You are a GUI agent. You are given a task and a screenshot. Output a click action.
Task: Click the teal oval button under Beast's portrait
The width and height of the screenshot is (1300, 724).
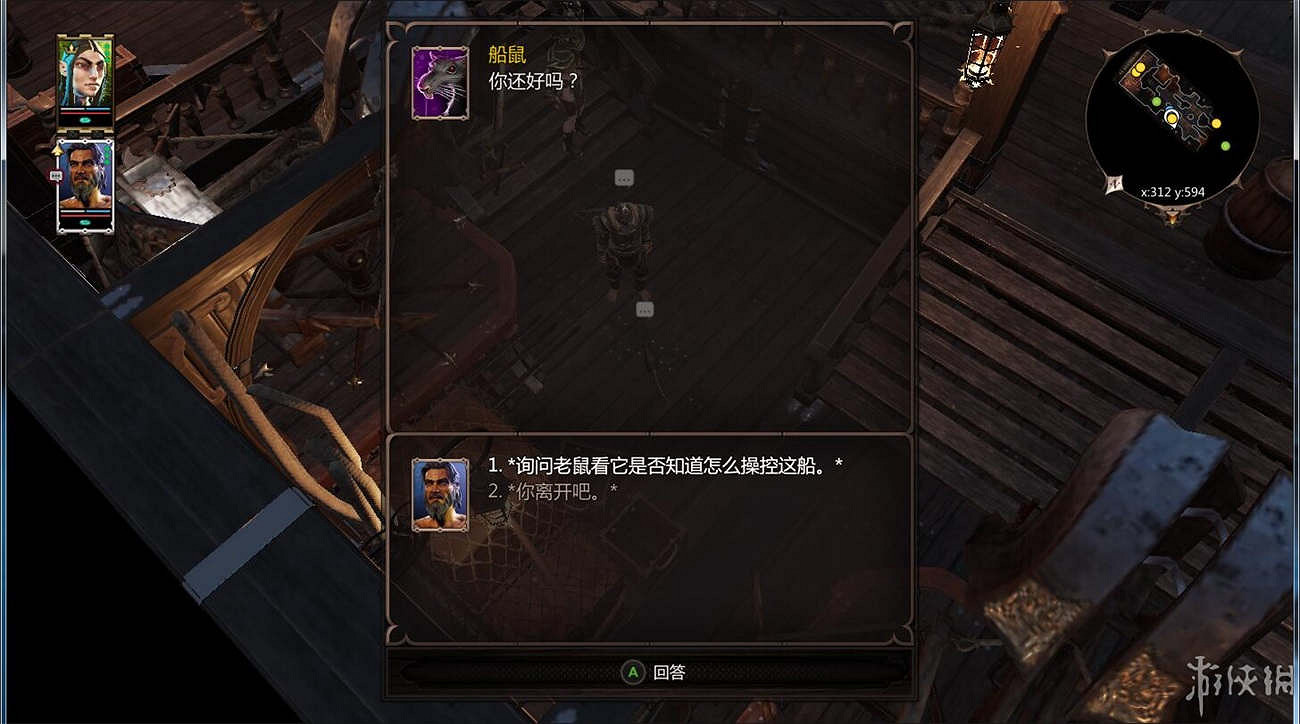[x=85, y=222]
